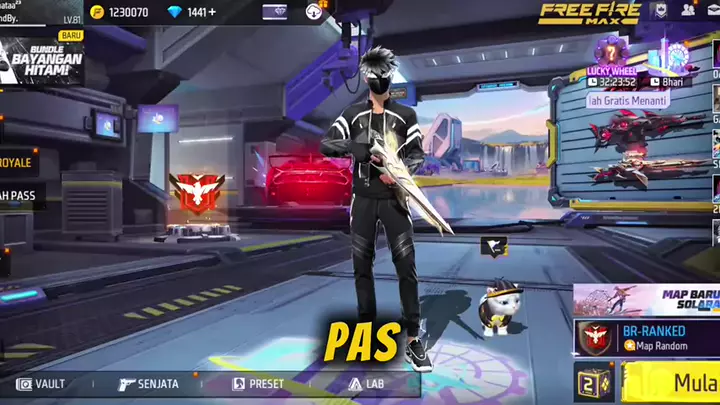Open the Royale side menu entry

point(18,162)
